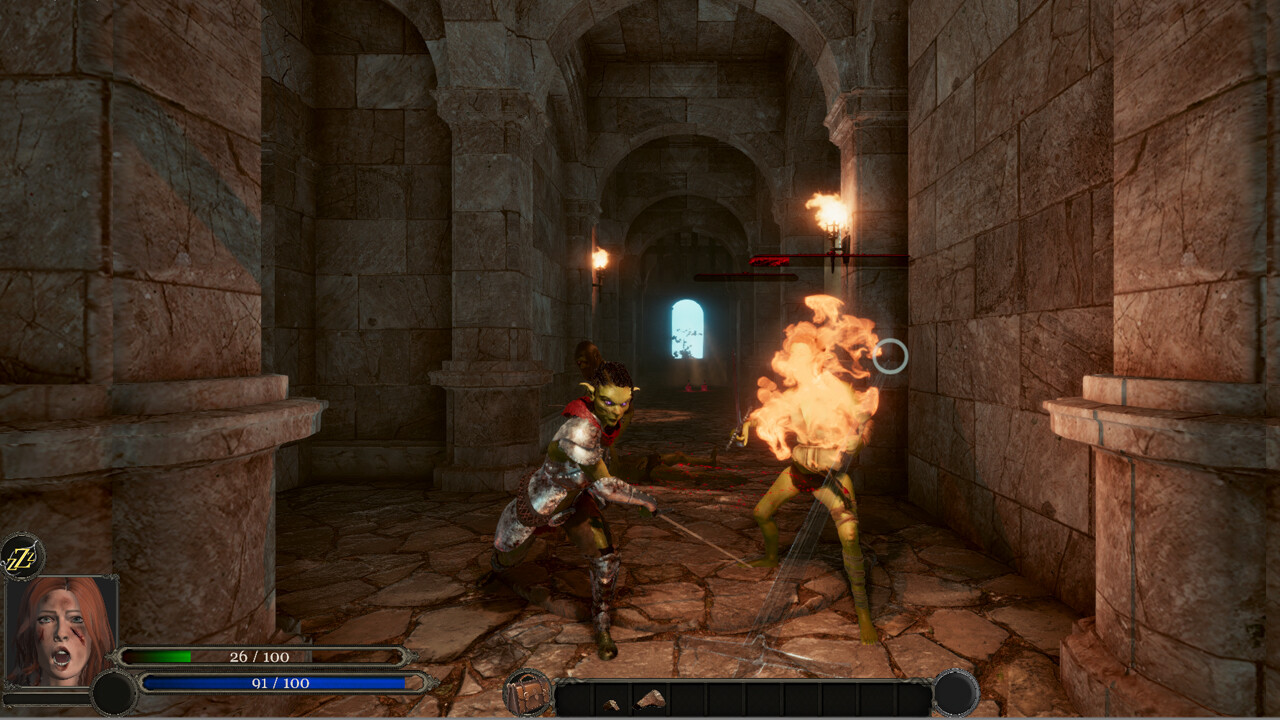Click the bright doorway at the corridor's end
The width and height of the screenshot is (1280, 720).
coord(685,330)
